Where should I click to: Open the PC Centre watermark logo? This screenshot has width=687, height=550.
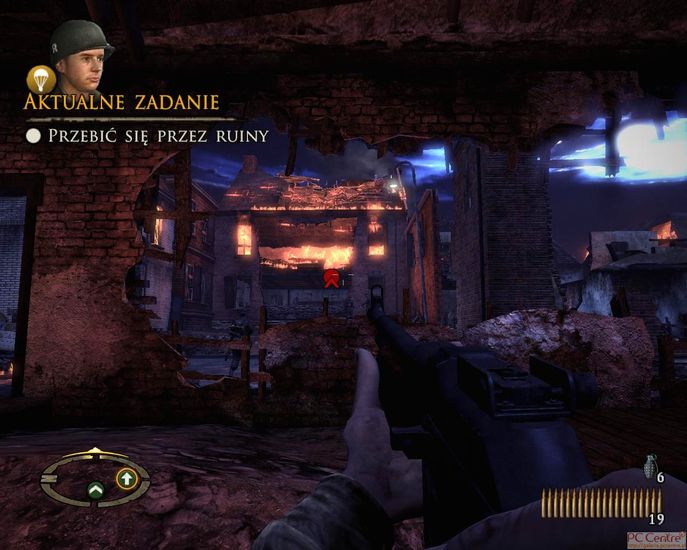656,538
